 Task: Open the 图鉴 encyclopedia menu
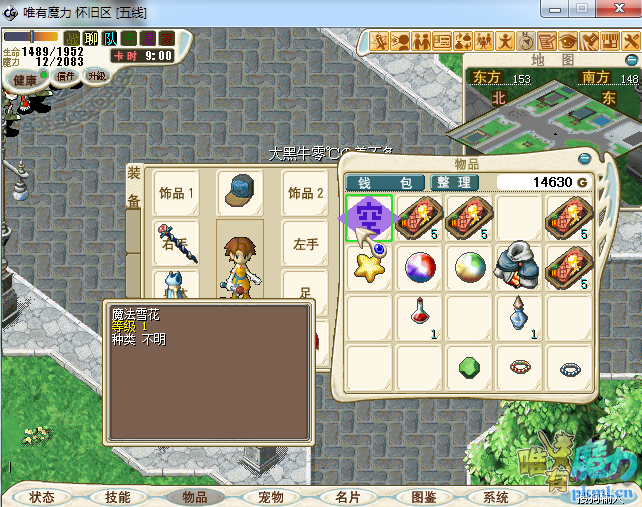coord(423,497)
